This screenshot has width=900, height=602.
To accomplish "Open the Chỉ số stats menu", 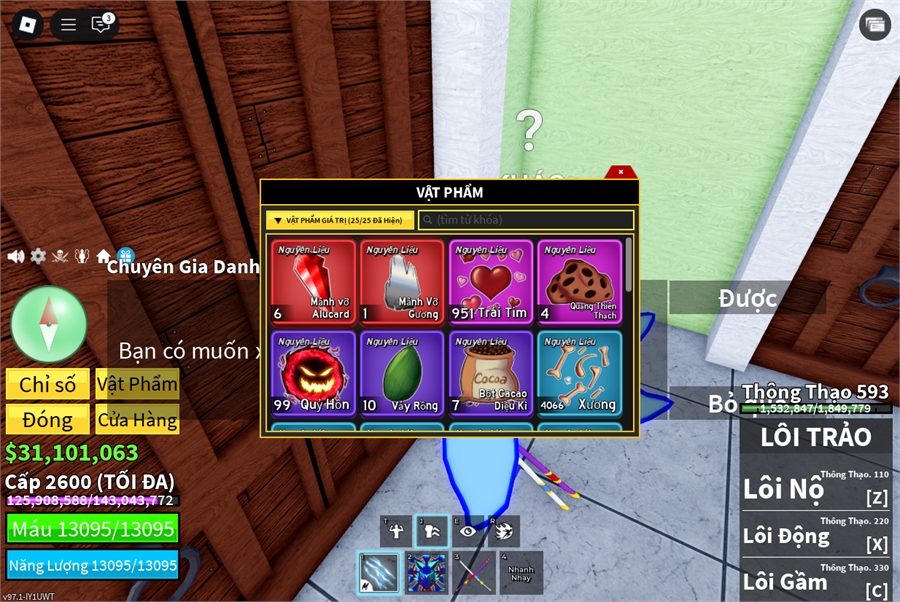I will 47,385.
